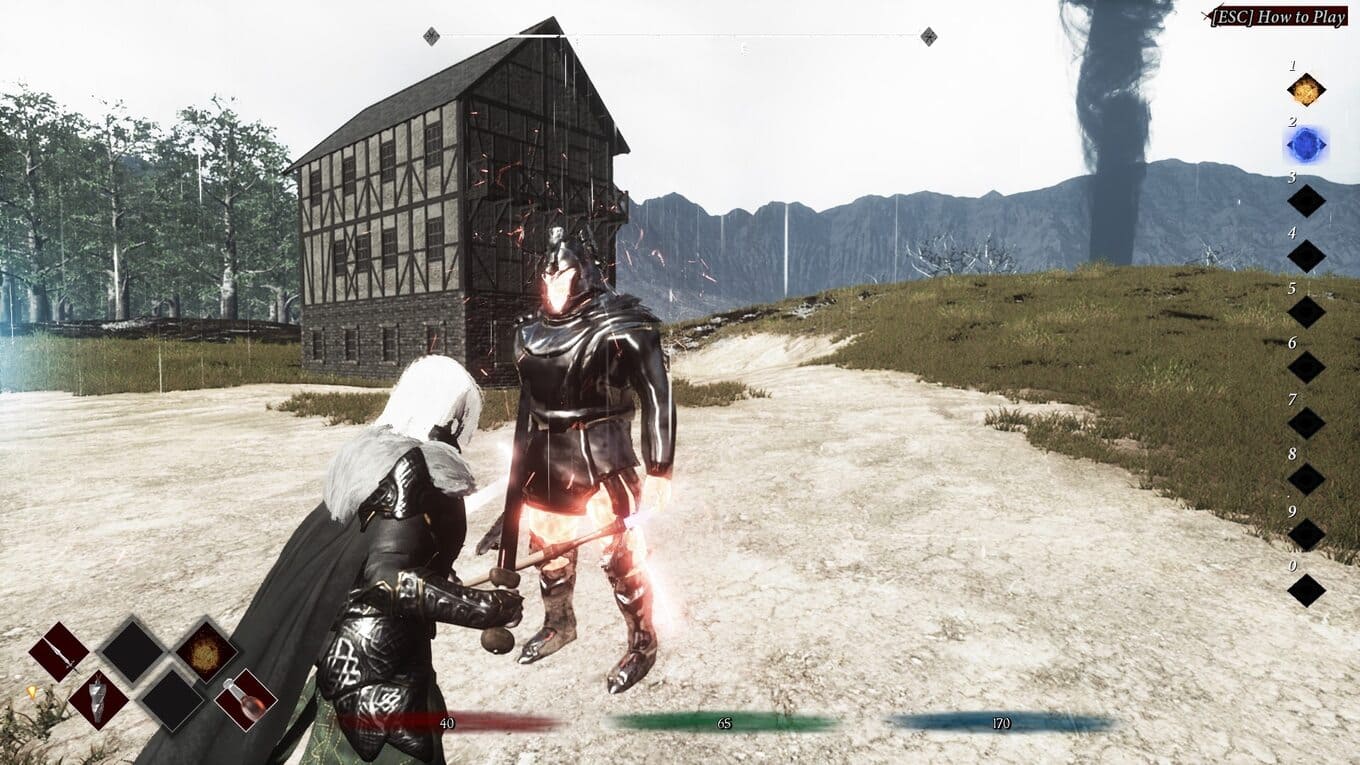This screenshot has width=1360, height=765.
Task: Use the pink potion flask slot
Action: (x=246, y=699)
